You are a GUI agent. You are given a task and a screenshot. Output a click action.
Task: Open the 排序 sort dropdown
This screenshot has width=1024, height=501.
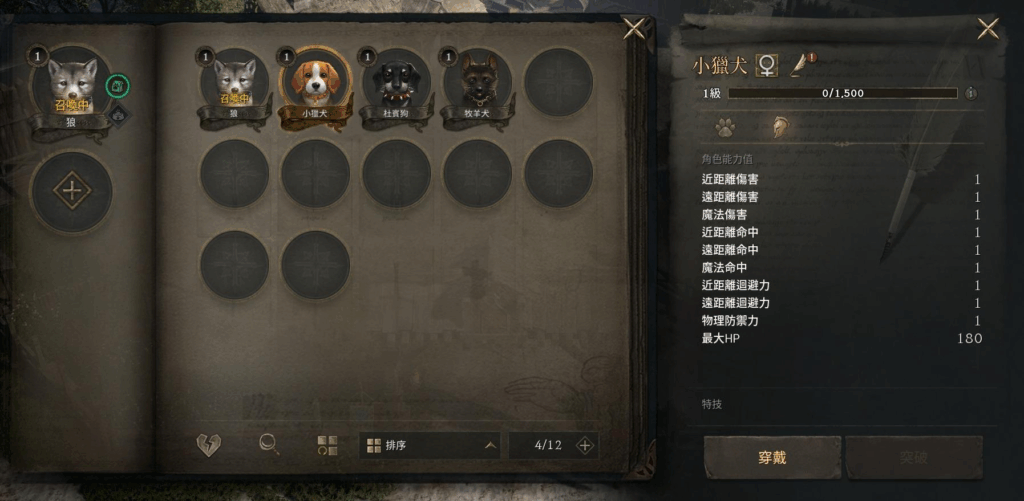[430, 445]
